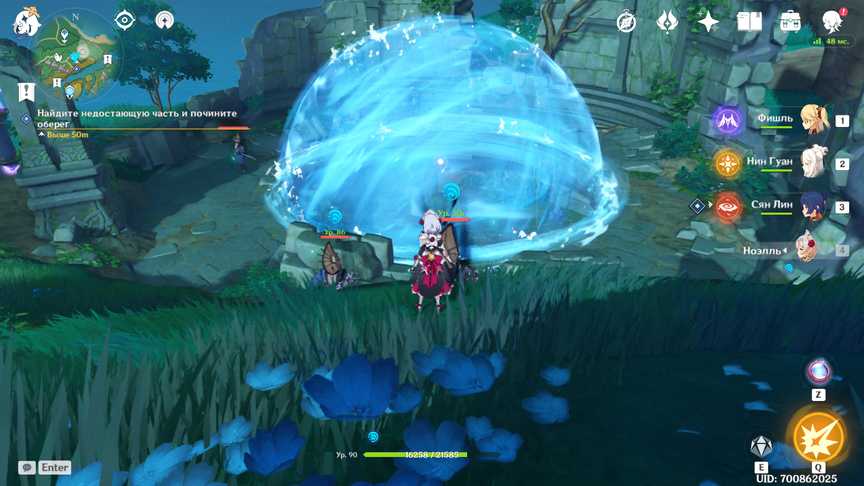Use the purple orb gadget
Screen dimensions: 864x486
tap(818, 372)
